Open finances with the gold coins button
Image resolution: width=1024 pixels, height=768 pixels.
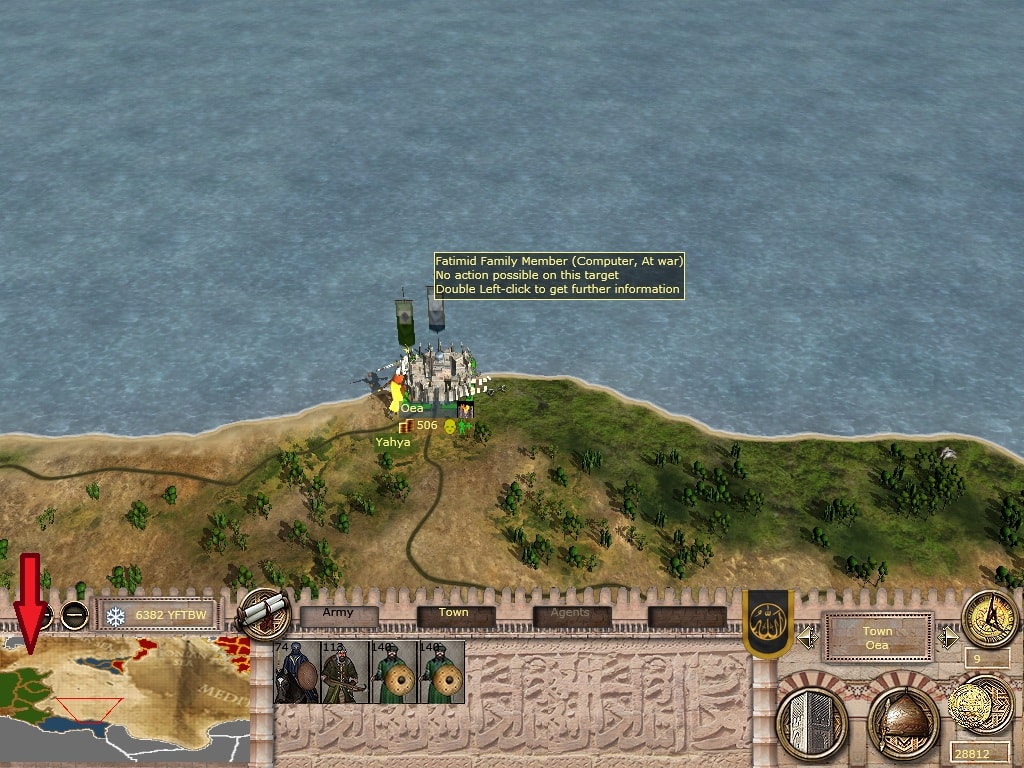[x=981, y=704]
